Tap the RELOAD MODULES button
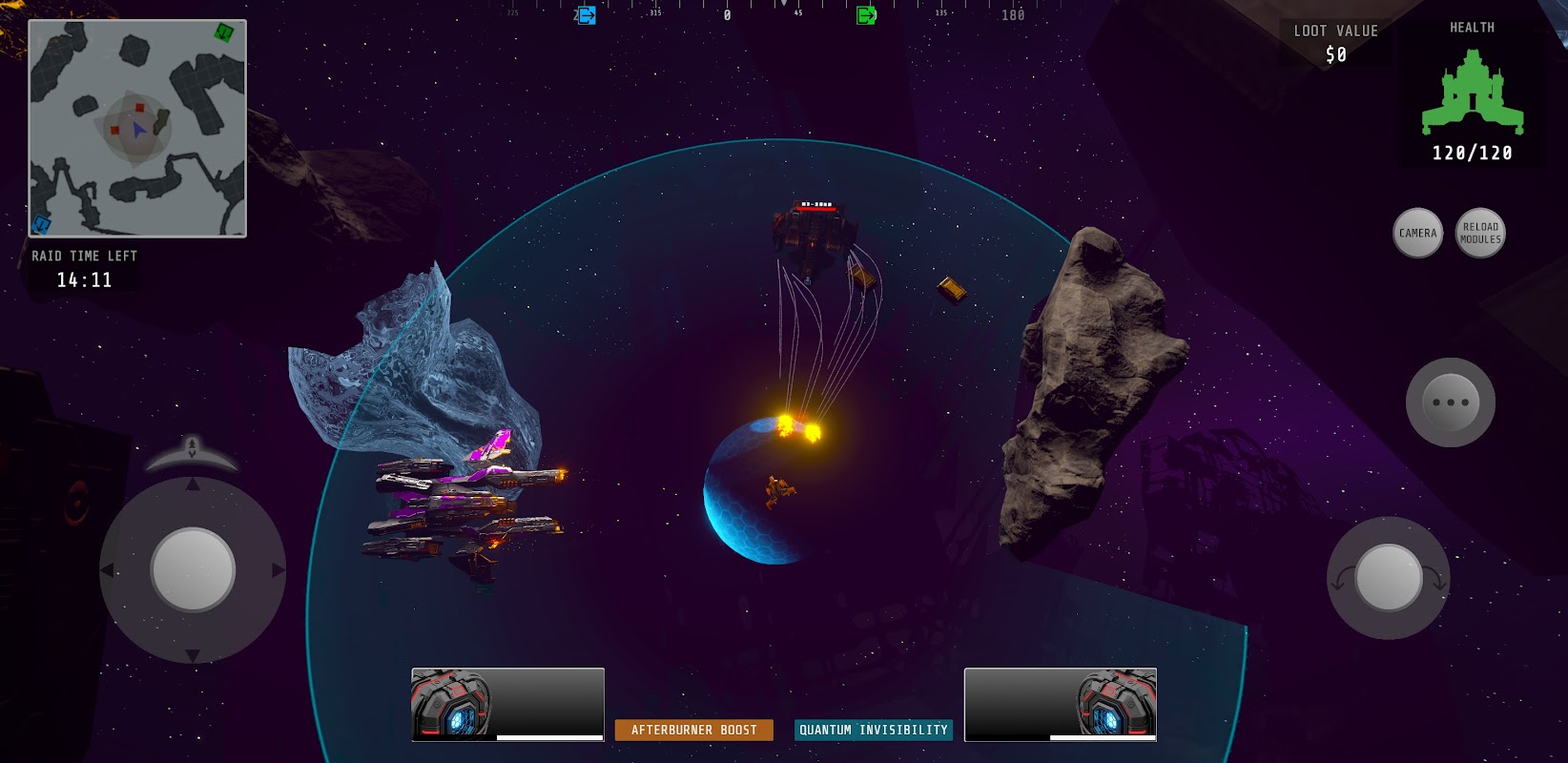 (x=1480, y=233)
